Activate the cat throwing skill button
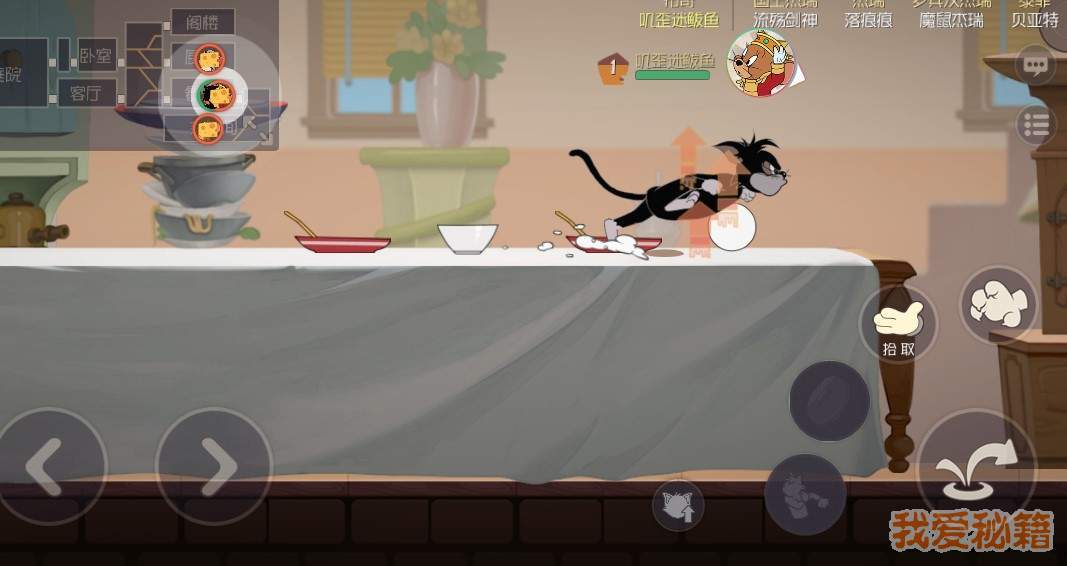 (x=805, y=493)
